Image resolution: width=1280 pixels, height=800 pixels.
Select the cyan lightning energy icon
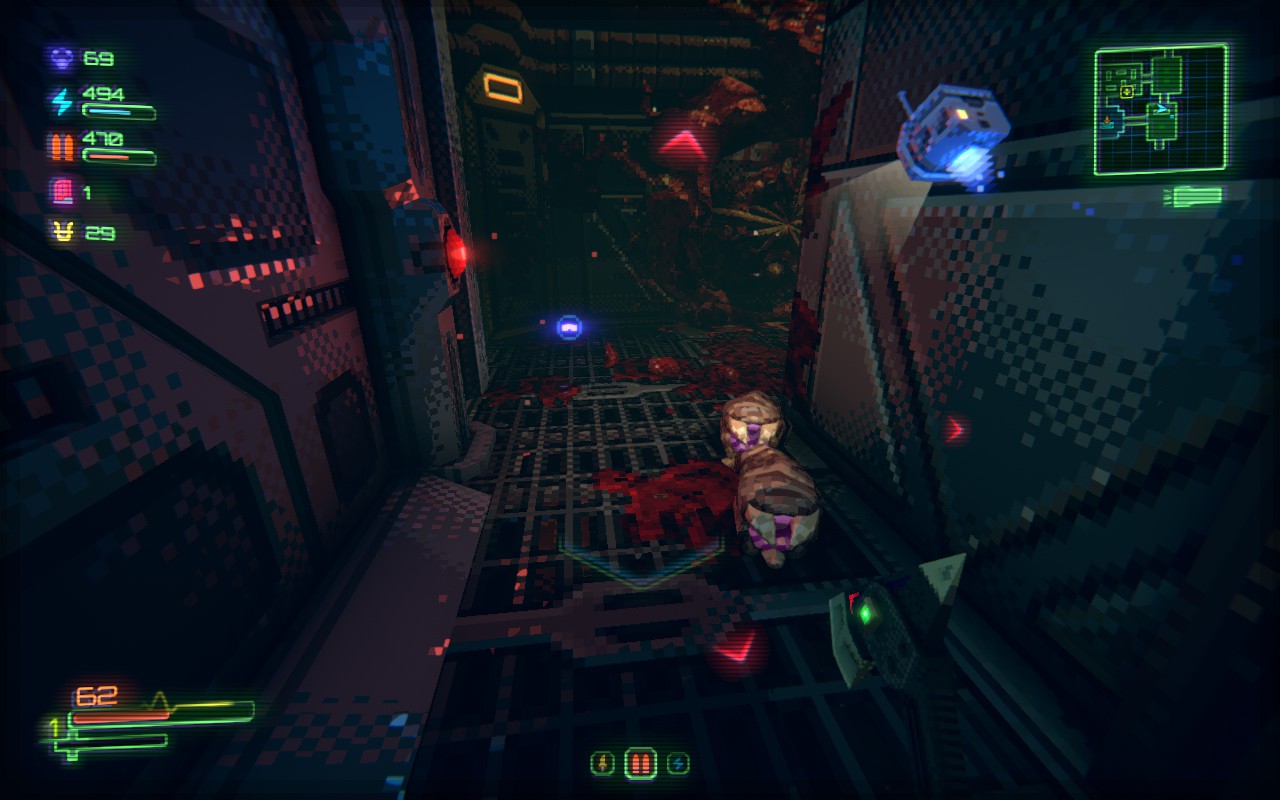point(62,102)
